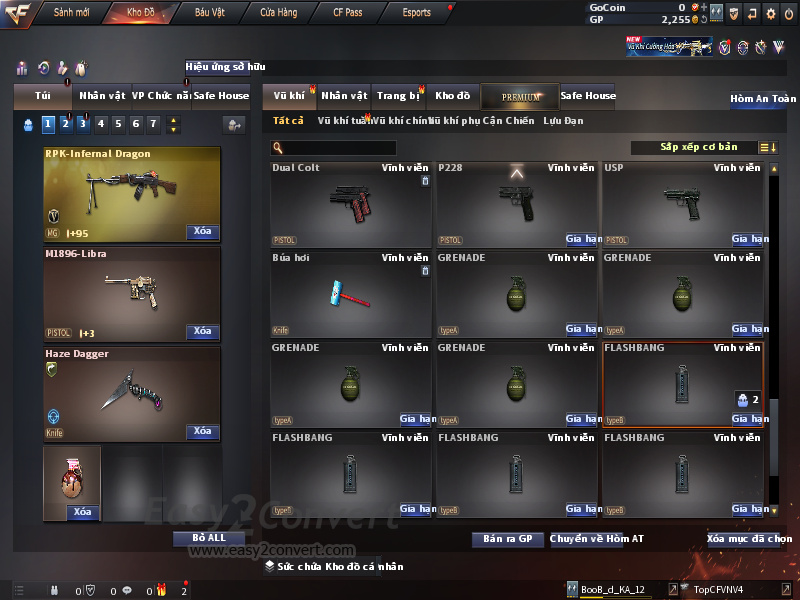This screenshot has height=600, width=800.
Task: Open the CF Pass menu
Action: (x=347, y=13)
